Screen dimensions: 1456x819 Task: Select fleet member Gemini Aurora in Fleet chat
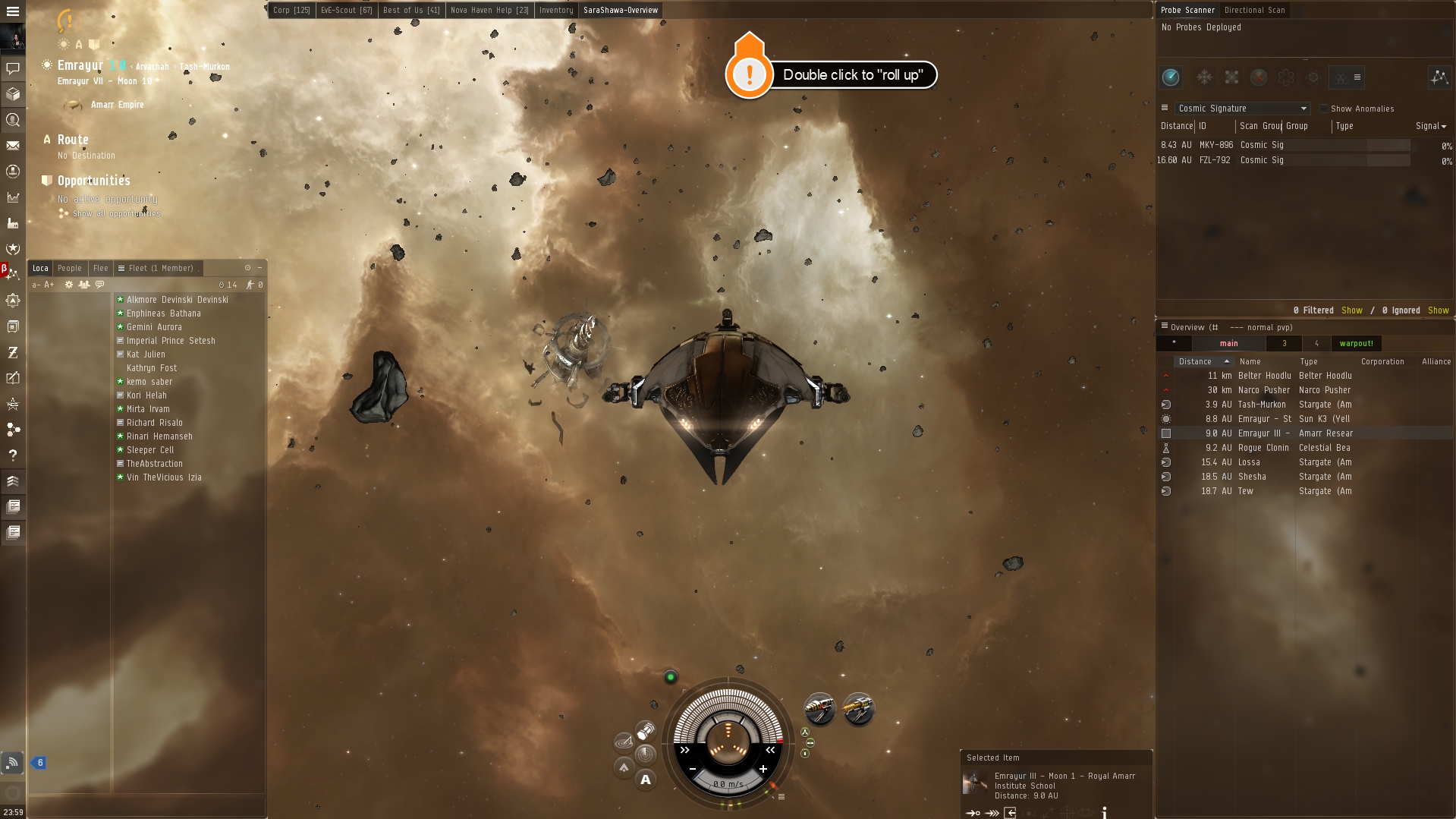tap(155, 326)
